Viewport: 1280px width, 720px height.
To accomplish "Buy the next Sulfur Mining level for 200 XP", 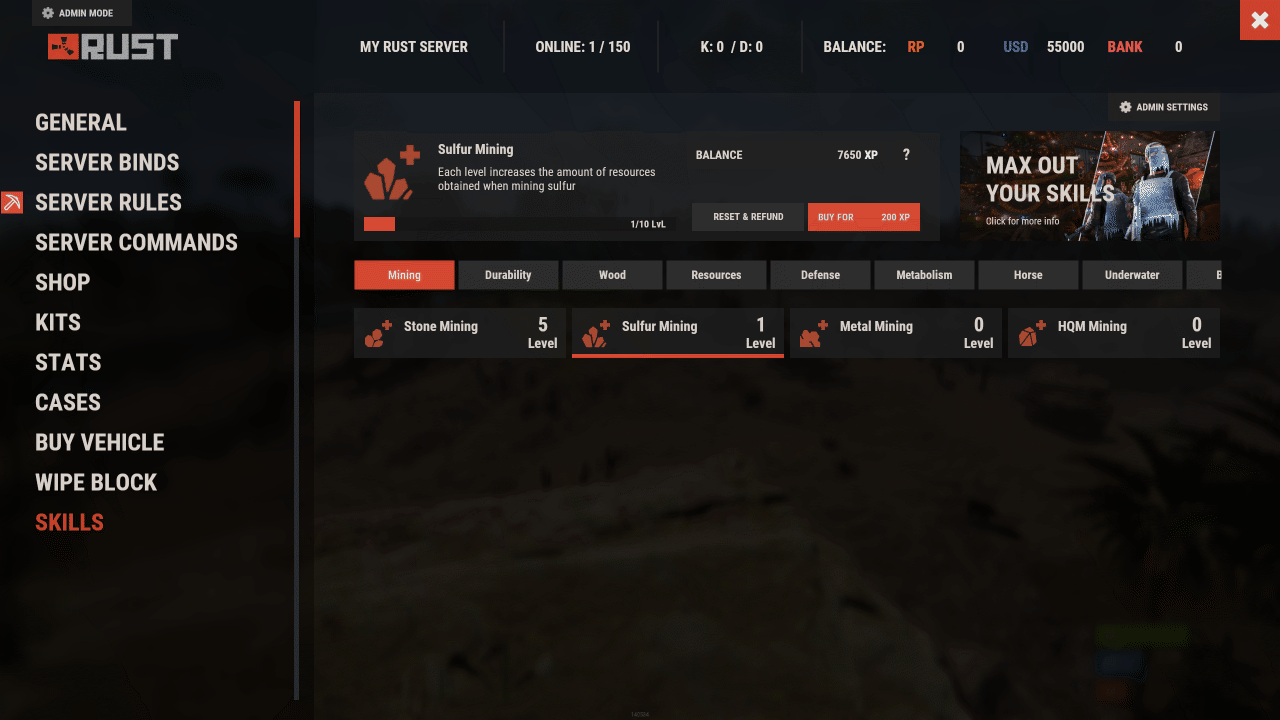I will click(x=863, y=217).
